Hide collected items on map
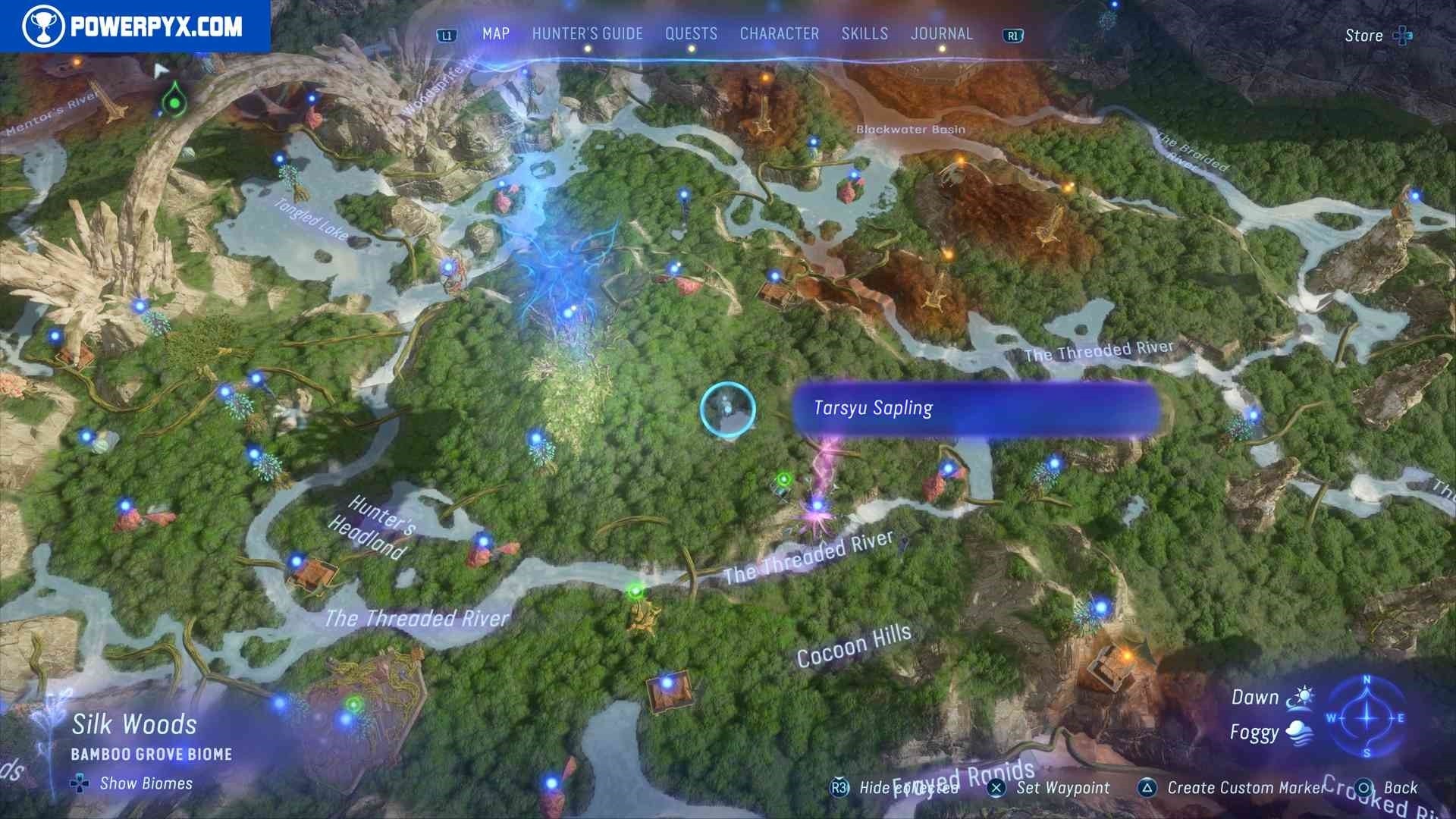 point(896,788)
